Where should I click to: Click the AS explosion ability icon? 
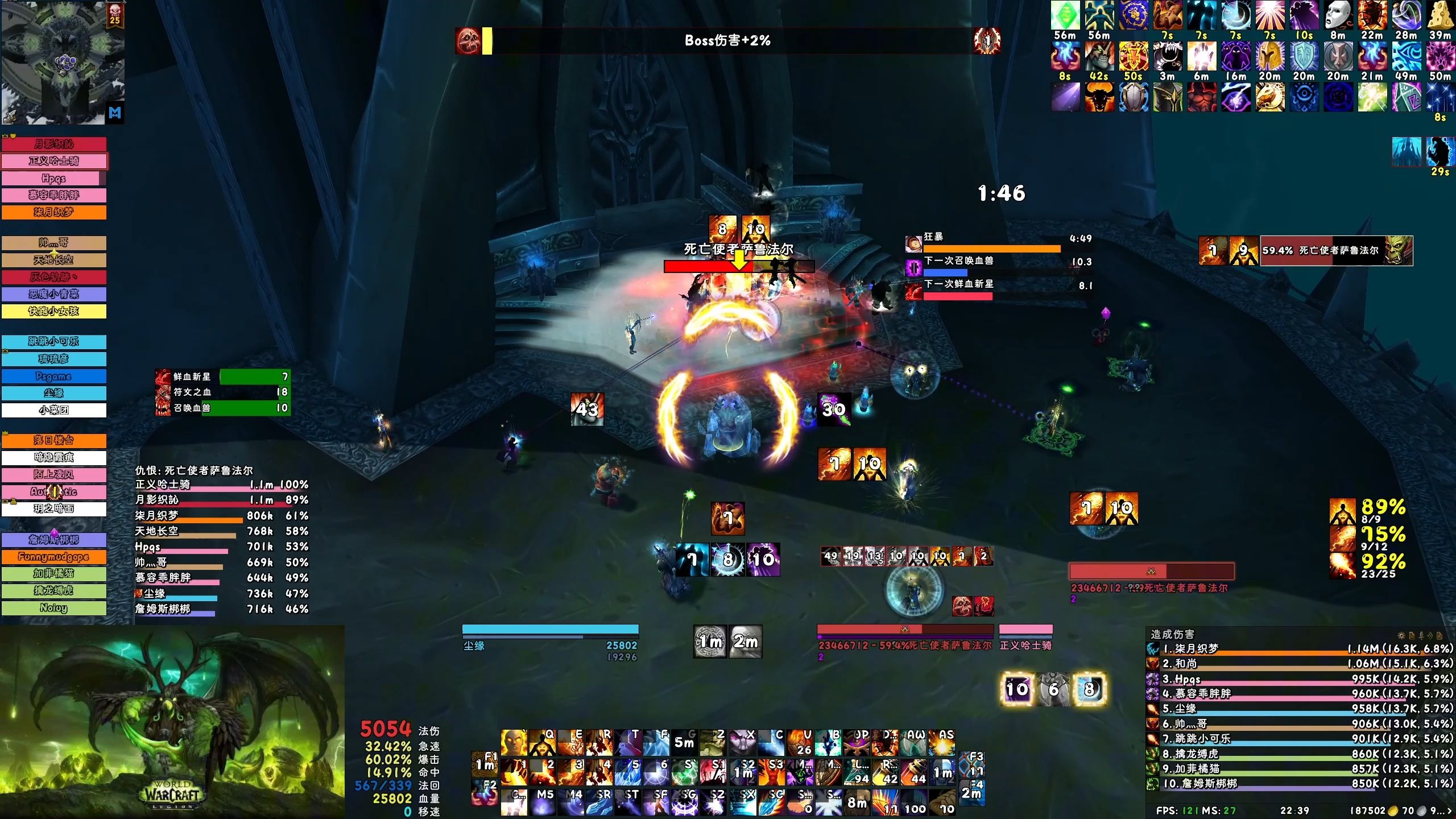coord(941,743)
